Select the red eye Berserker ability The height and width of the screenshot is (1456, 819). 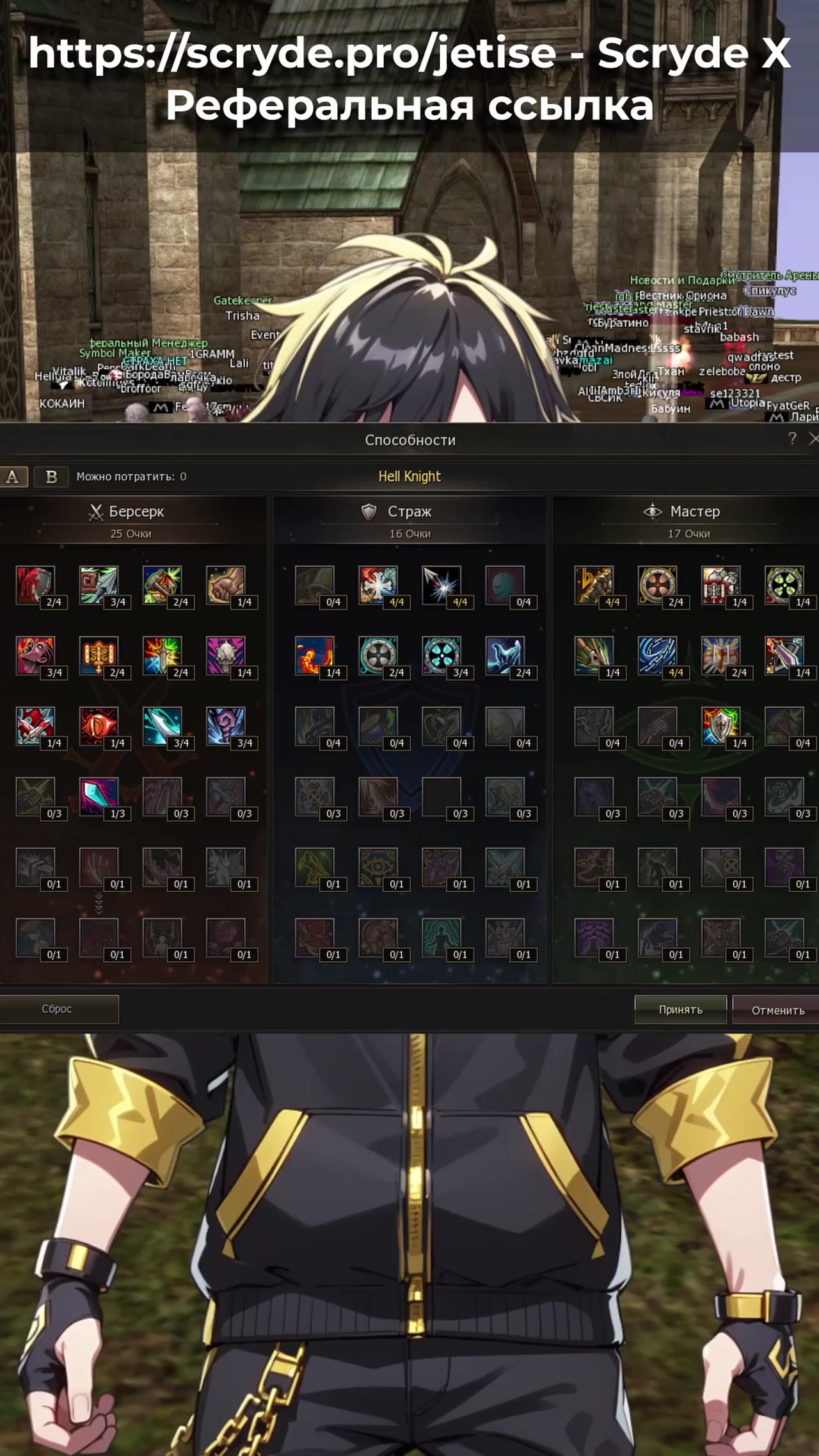99,726
